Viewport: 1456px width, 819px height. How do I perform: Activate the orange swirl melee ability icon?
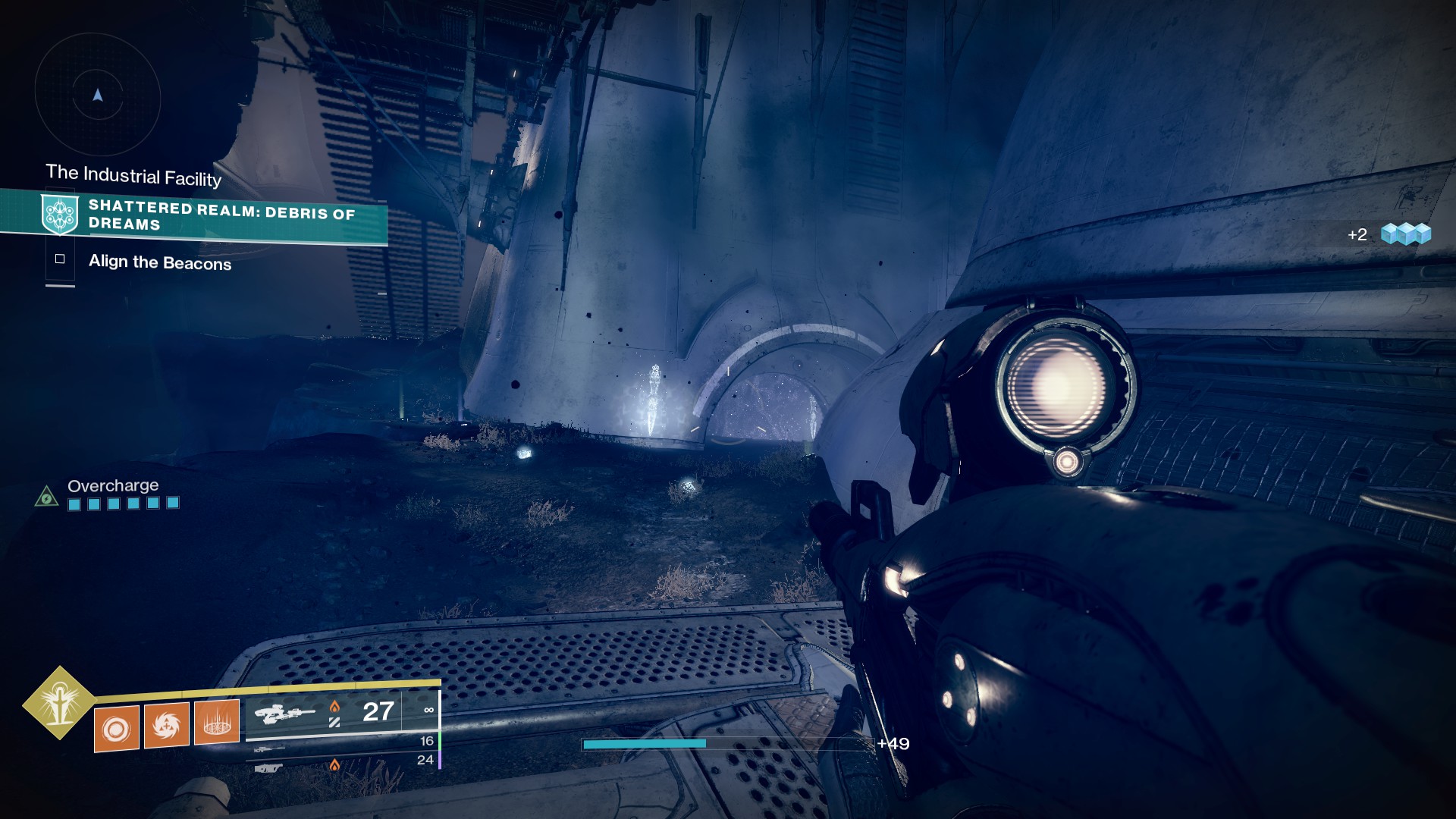coord(166,726)
